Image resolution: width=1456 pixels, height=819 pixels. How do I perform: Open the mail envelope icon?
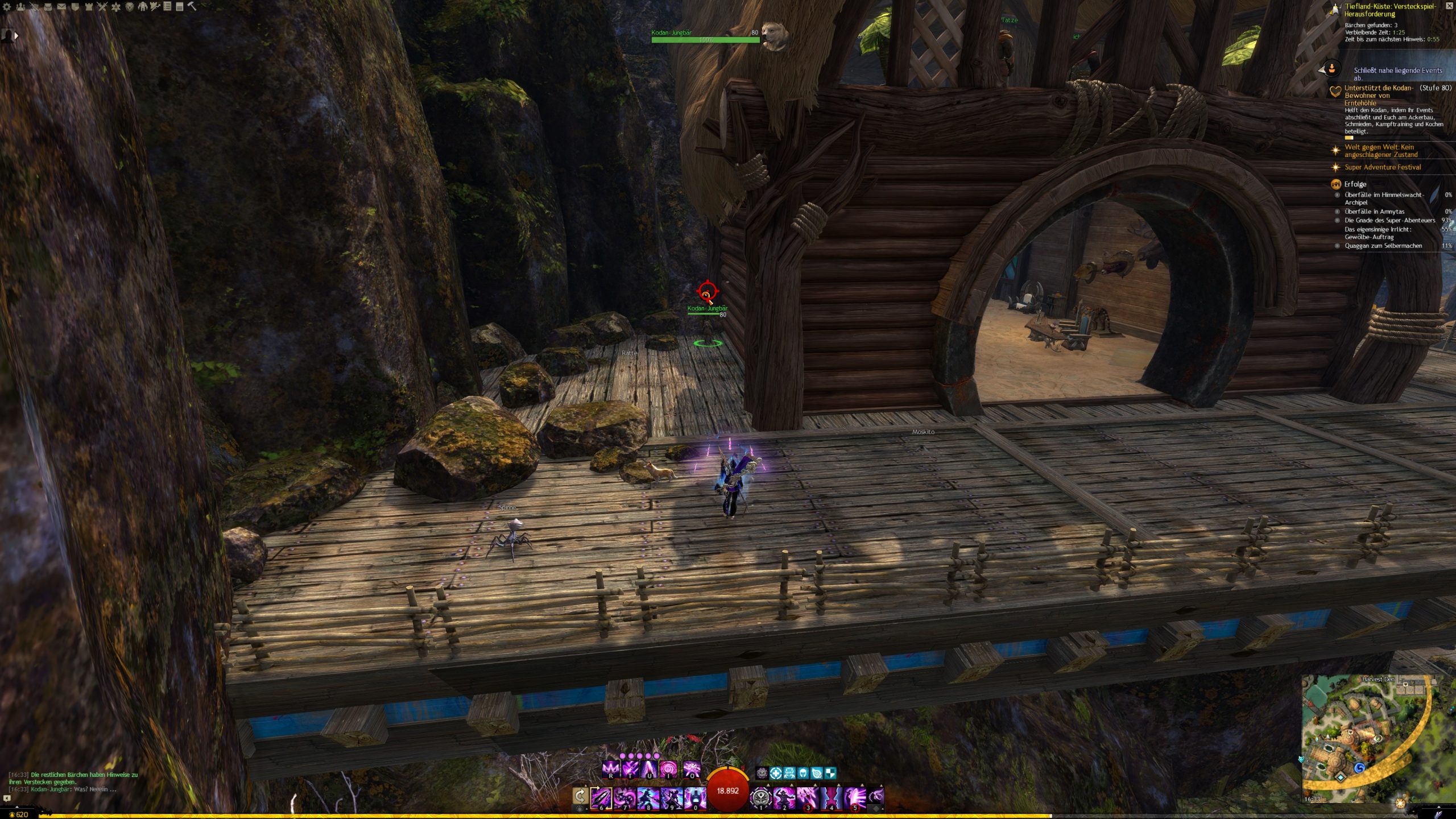pos(61,7)
